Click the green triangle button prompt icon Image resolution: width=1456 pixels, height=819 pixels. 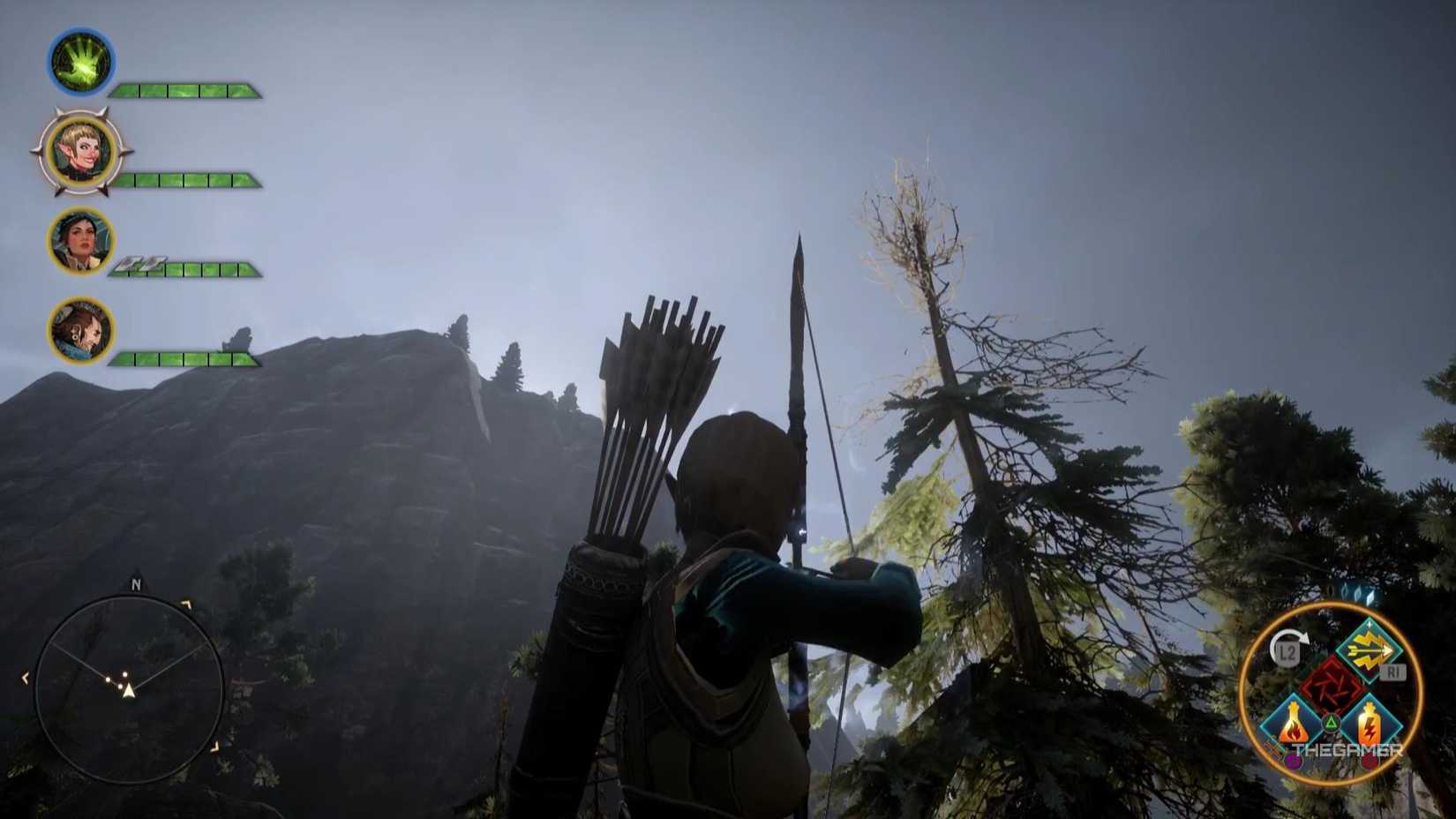pyautogui.click(x=1331, y=722)
